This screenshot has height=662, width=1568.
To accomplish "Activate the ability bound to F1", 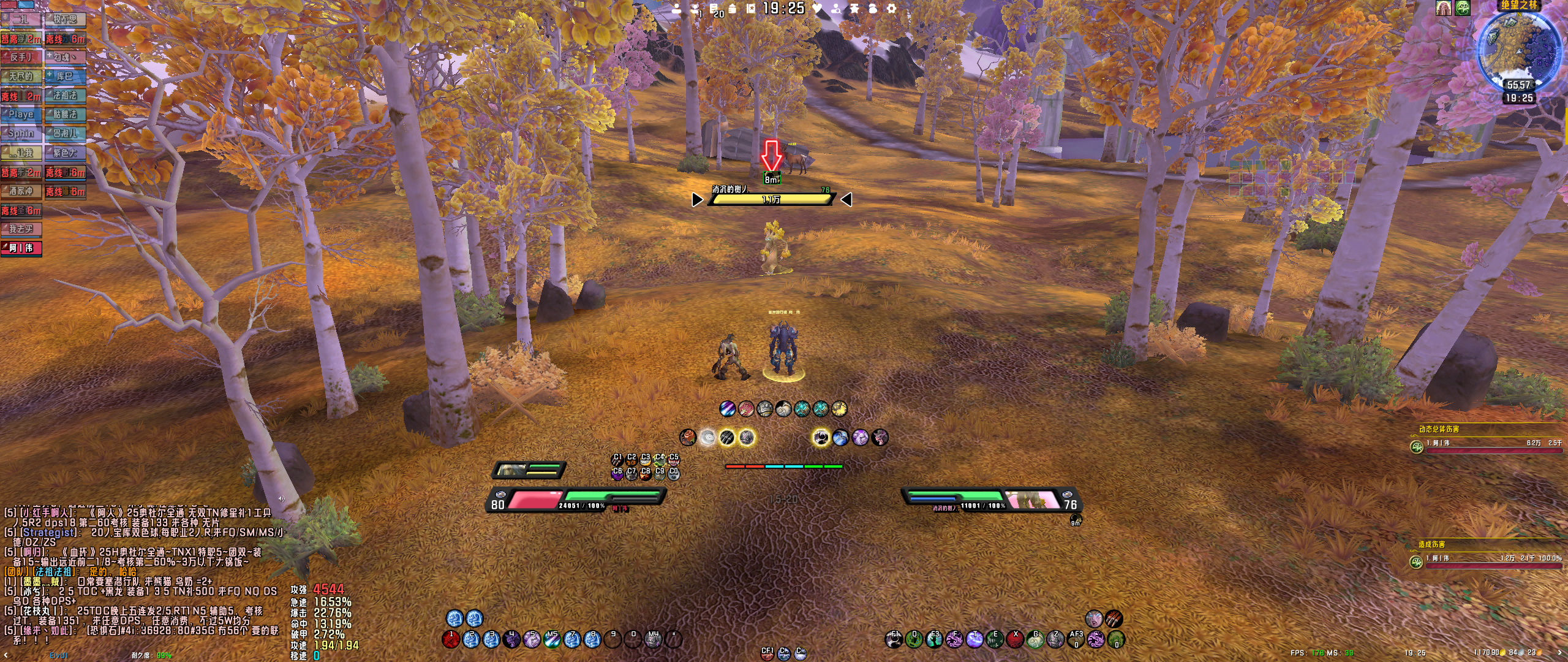I will [x=894, y=640].
